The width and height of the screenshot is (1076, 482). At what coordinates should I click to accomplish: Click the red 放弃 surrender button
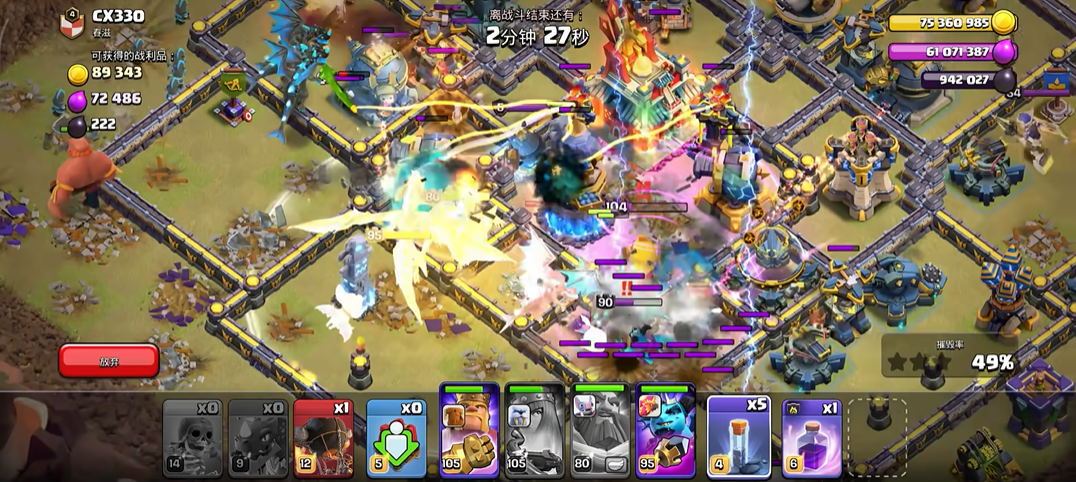point(109,360)
